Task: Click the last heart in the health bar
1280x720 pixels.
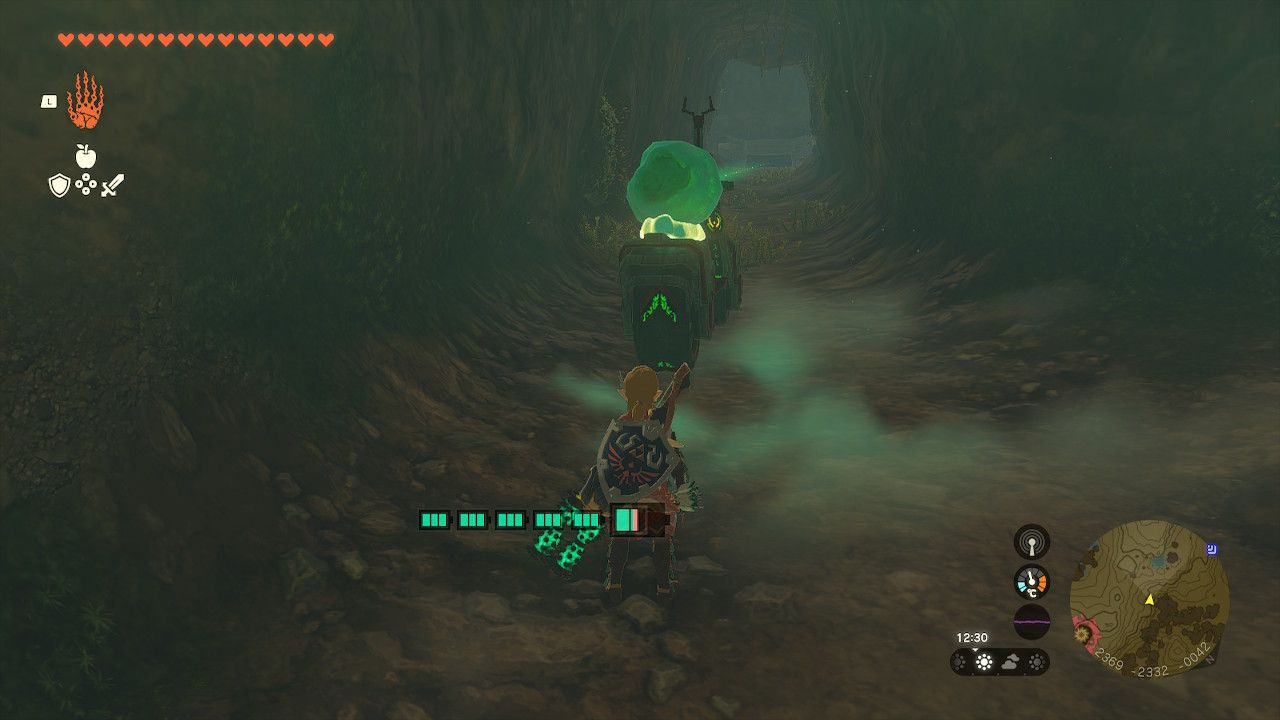Action: point(325,39)
